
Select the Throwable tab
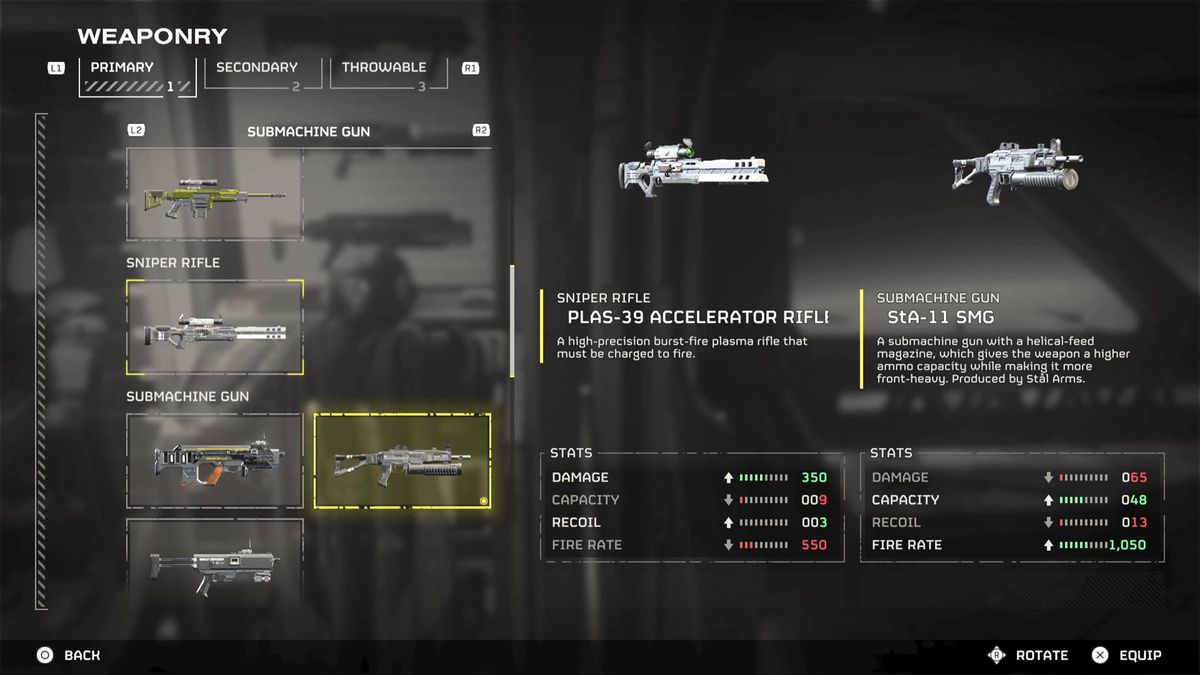[384, 75]
